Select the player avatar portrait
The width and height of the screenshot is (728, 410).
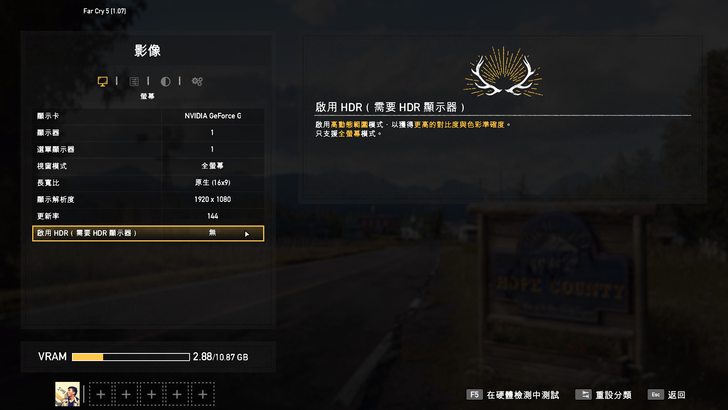68,394
